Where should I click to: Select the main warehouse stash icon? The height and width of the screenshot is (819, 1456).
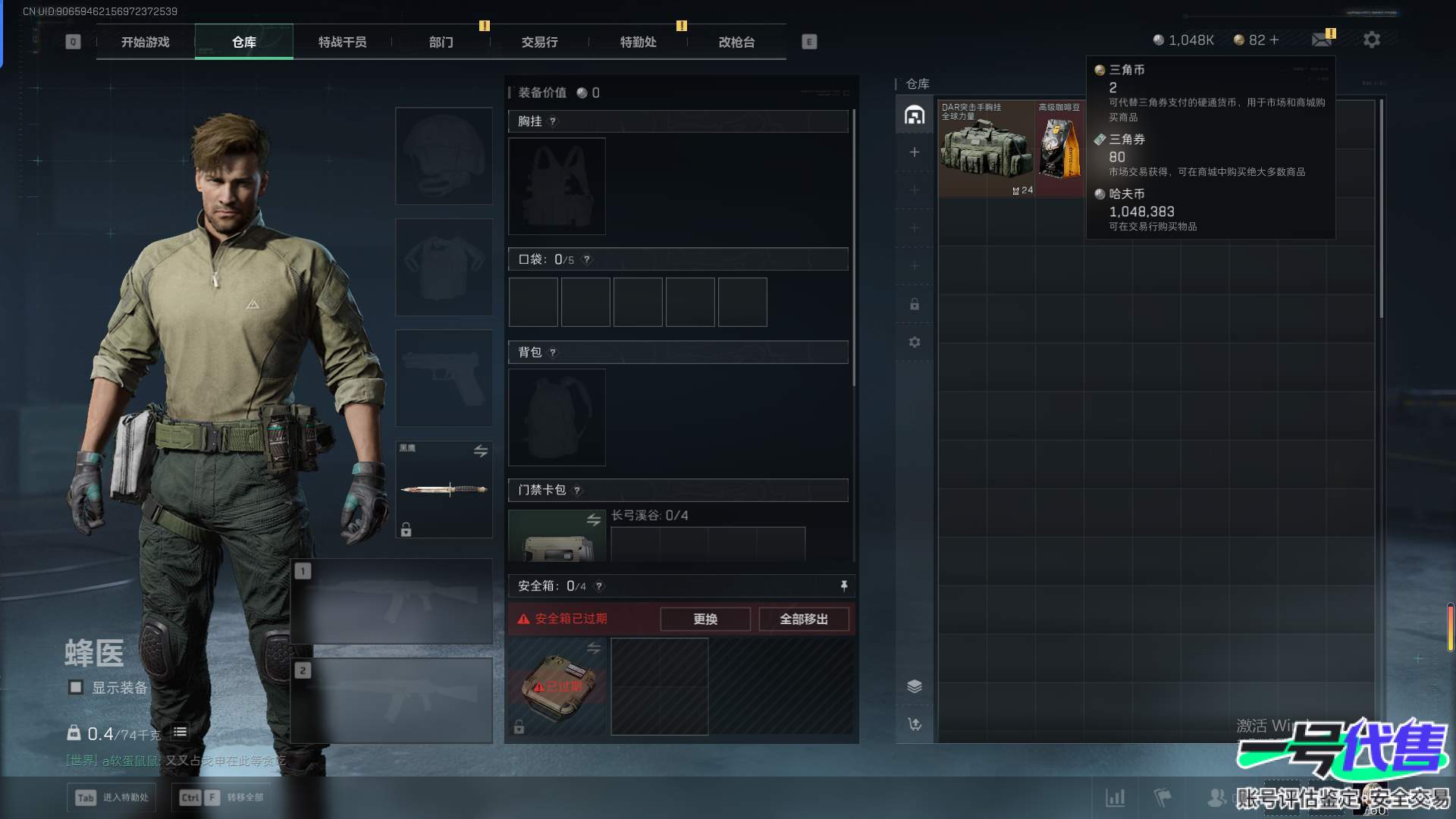pos(915,115)
